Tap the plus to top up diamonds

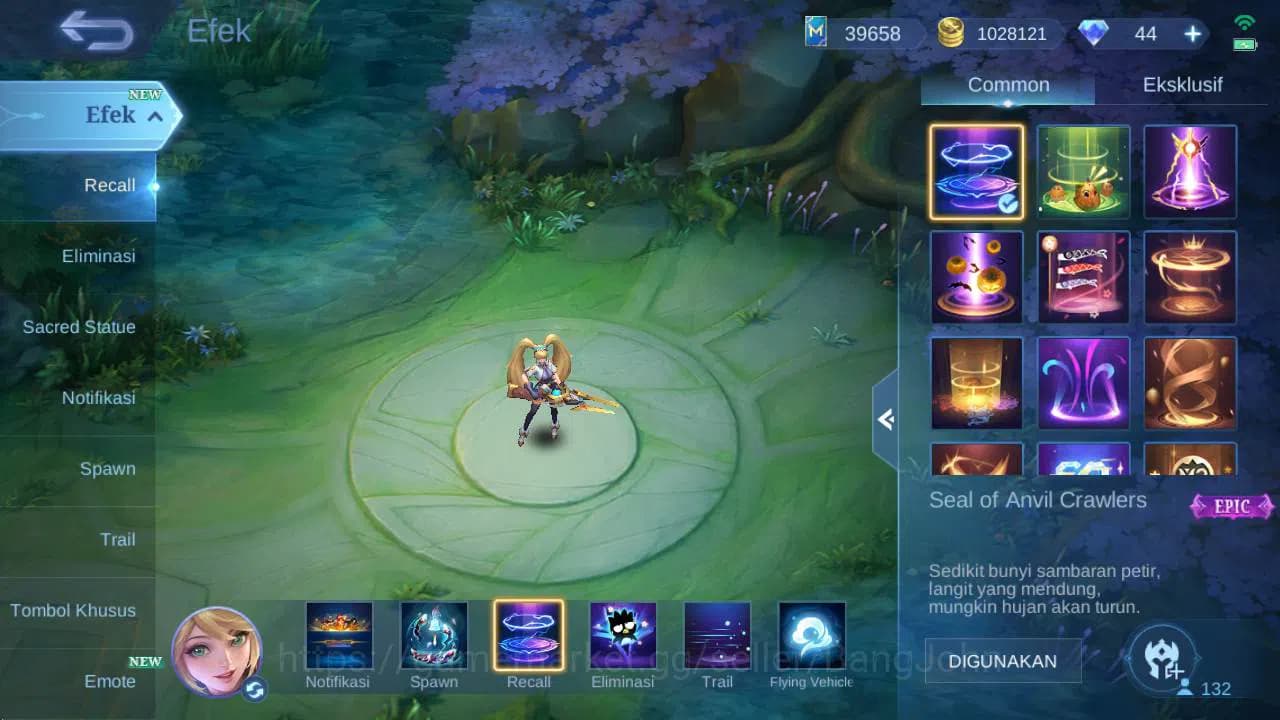1192,33
